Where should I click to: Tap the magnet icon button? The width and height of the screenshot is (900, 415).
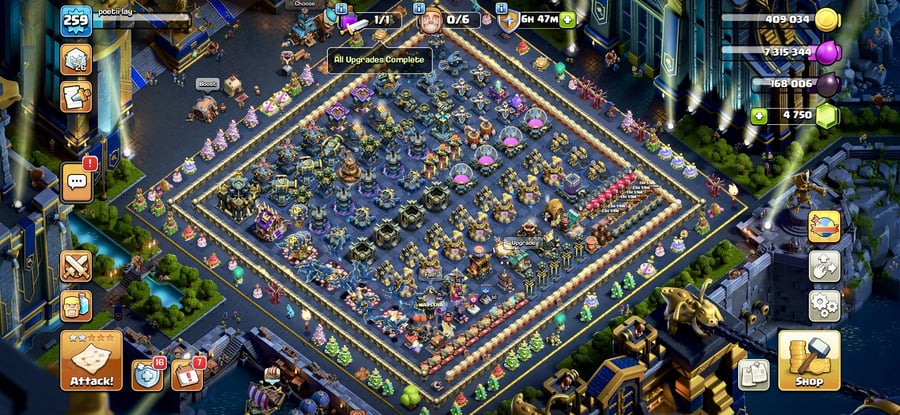(x=825, y=266)
